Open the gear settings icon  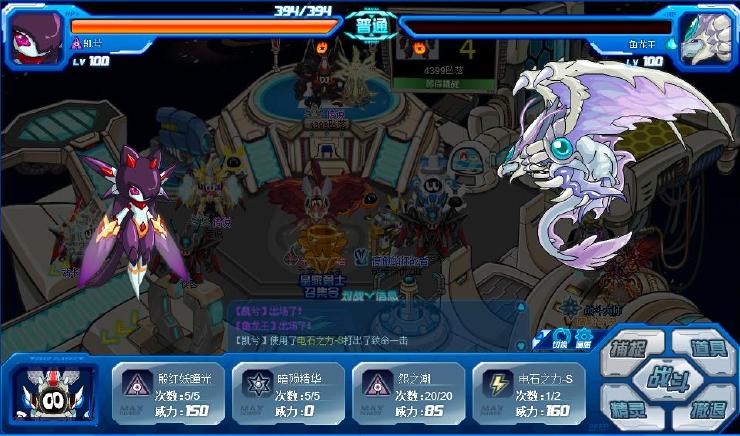(x=583, y=338)
